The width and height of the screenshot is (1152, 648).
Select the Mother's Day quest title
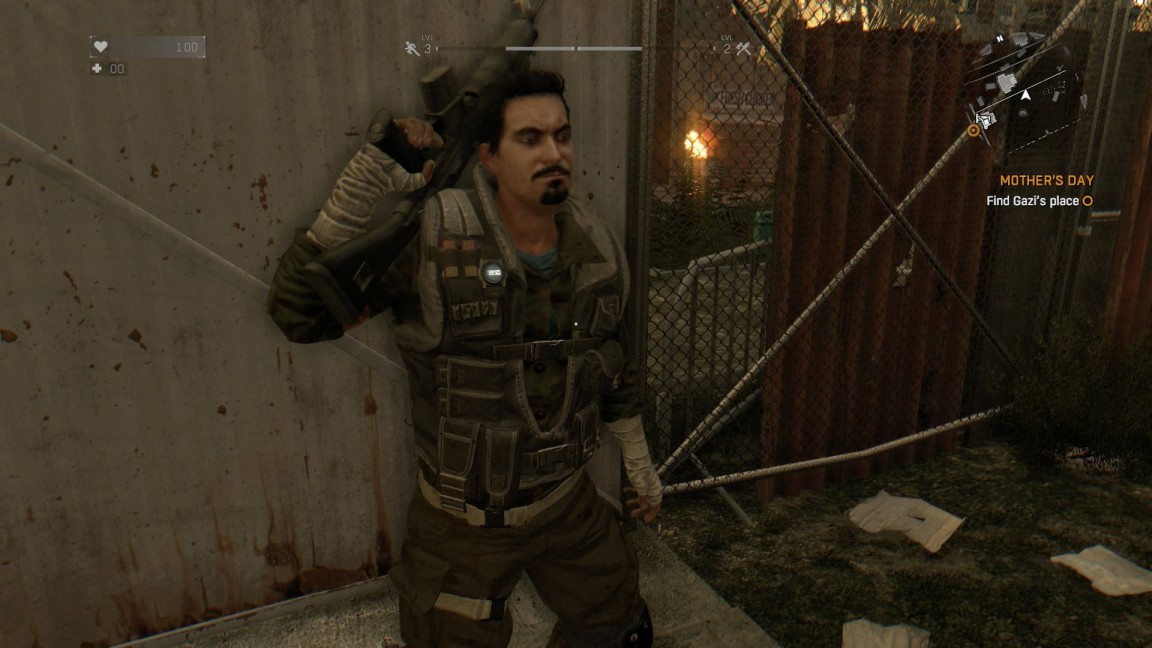[x=1046, y=181]
